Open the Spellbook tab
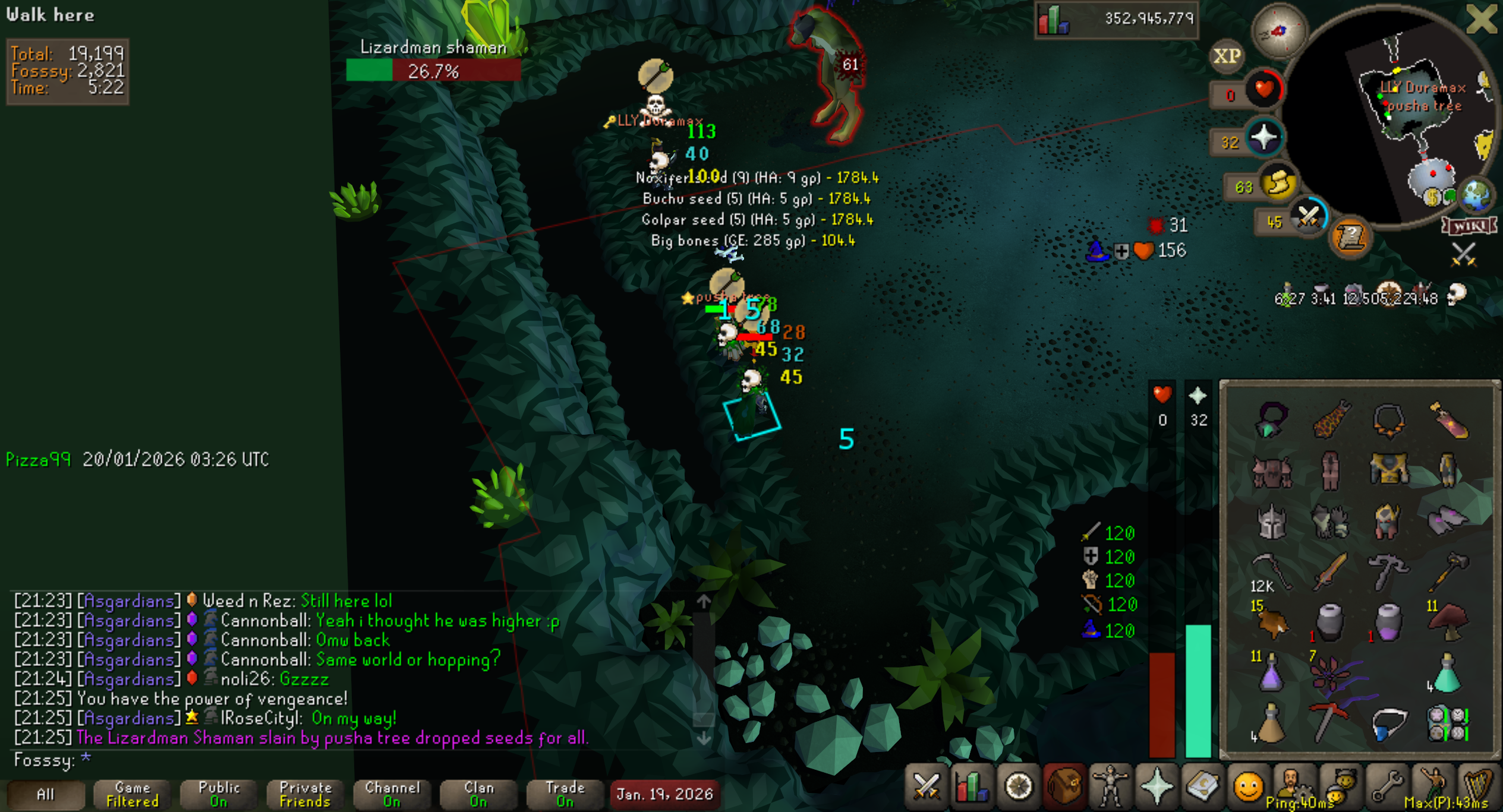The height and width of the screenshot is (812, 1503). pyautogui.click(x=1202, y=787)
